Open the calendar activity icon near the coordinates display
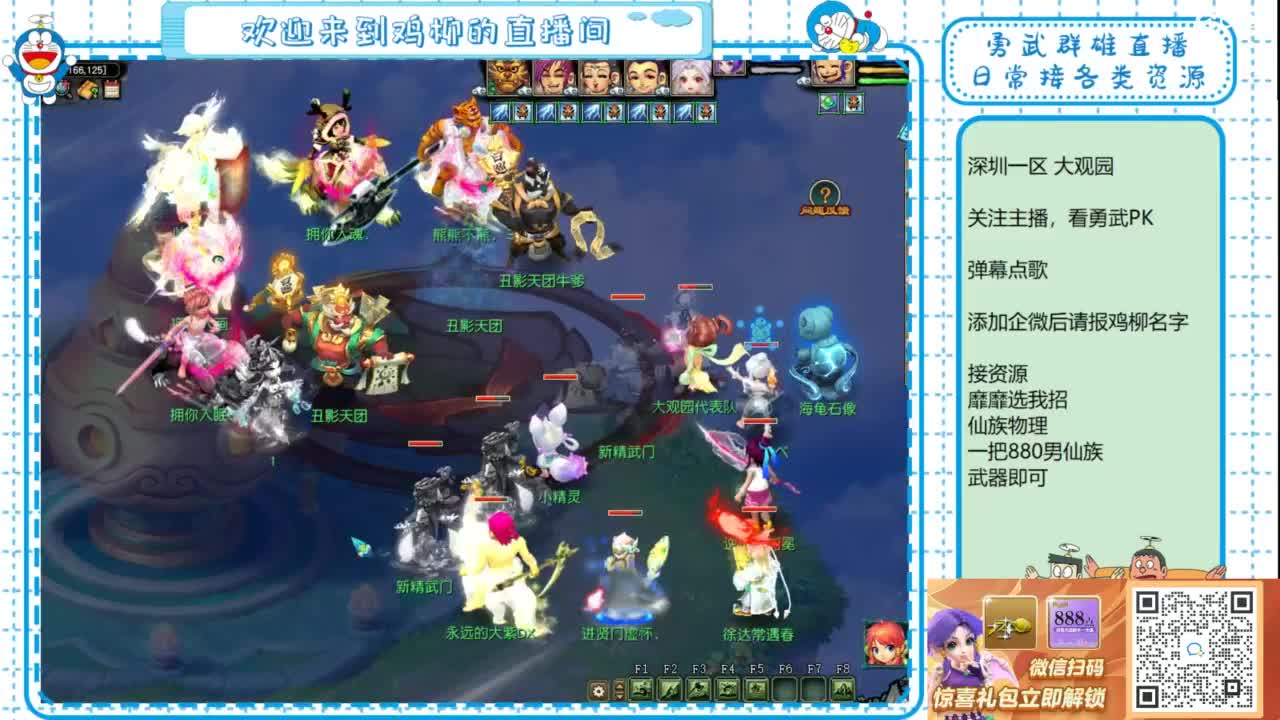This screenshot has width=1280, height=720. pos(111,89)
